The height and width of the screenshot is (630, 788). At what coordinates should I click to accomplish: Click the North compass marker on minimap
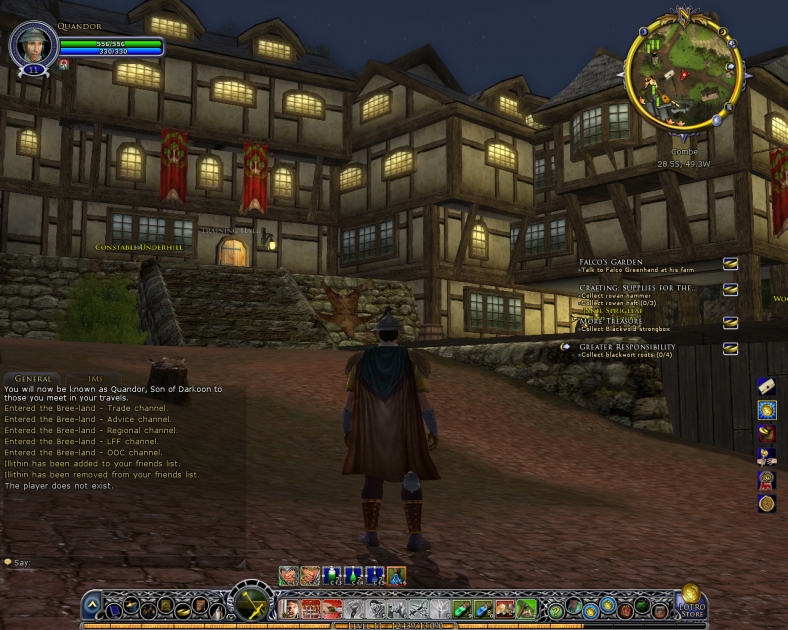point(684,13)
